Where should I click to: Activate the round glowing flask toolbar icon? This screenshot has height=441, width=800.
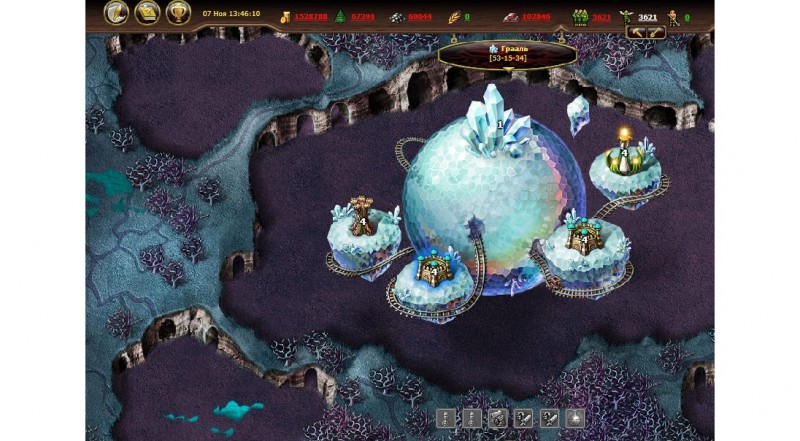tap(576, 418)
